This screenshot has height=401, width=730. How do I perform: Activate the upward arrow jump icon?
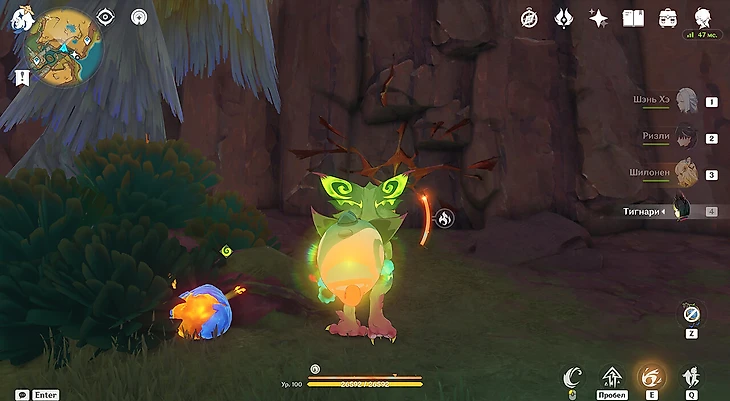[x=611, y=377]
